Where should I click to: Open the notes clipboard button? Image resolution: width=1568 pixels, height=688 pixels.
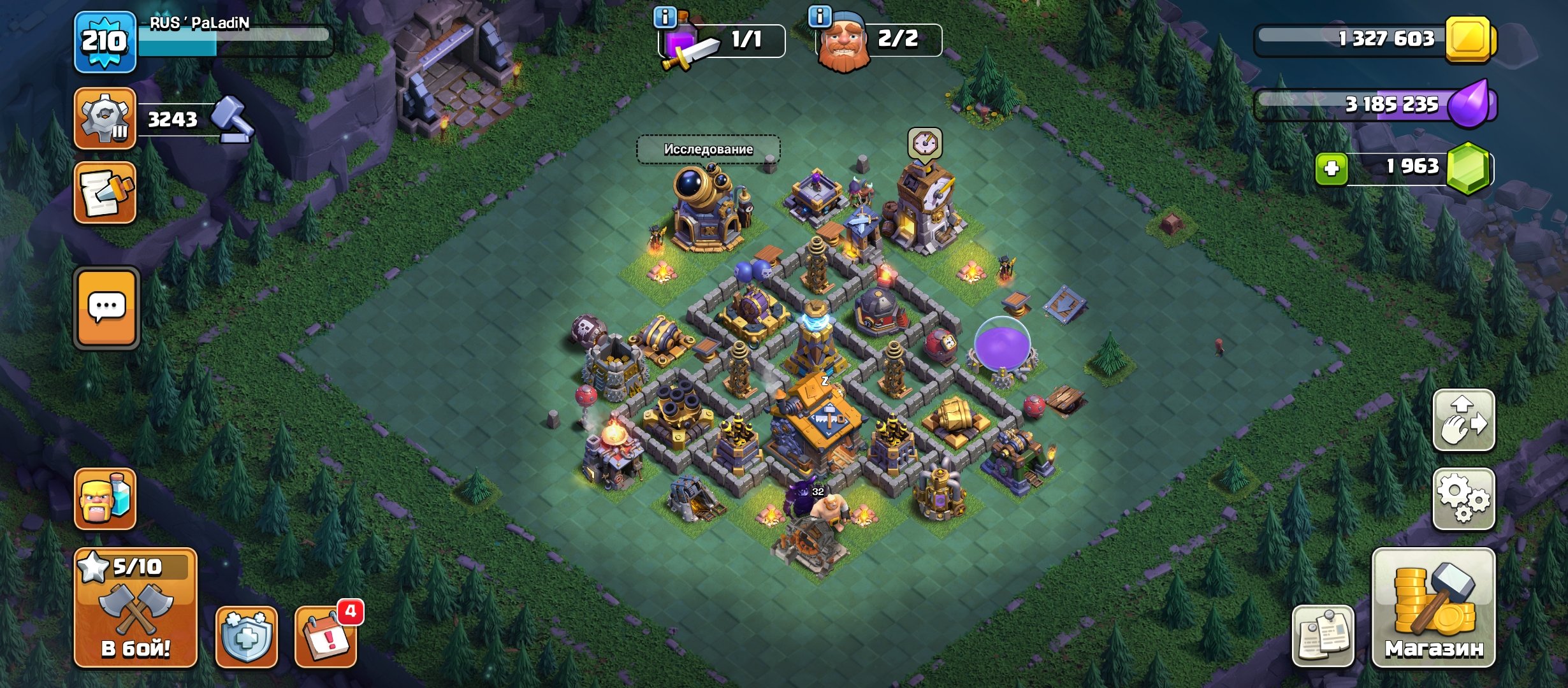1323,636
